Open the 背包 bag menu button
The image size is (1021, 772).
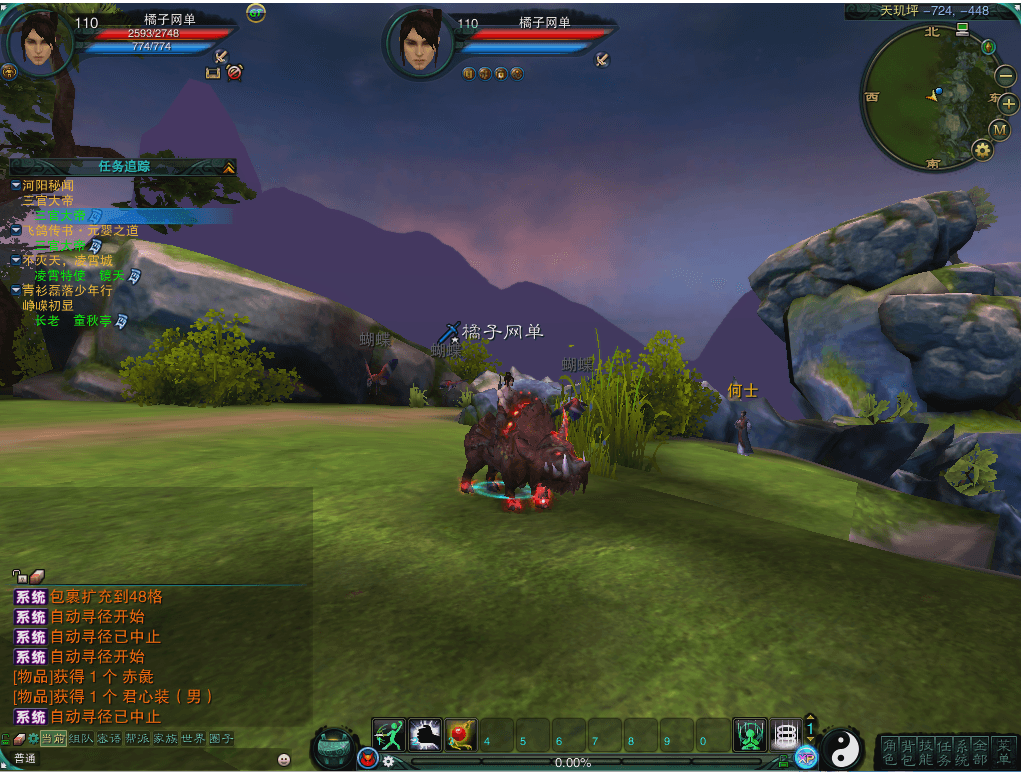tap(908, 751)
